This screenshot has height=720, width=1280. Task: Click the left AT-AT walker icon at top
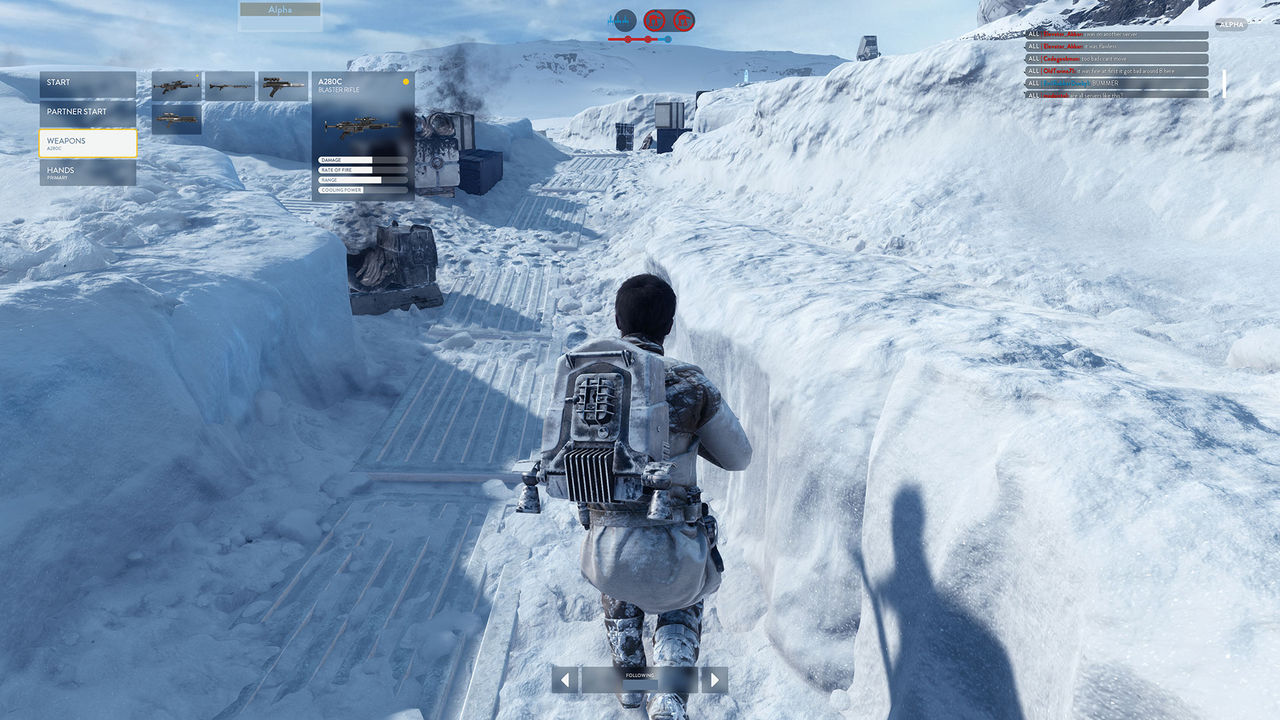click(x=655, y=20)
